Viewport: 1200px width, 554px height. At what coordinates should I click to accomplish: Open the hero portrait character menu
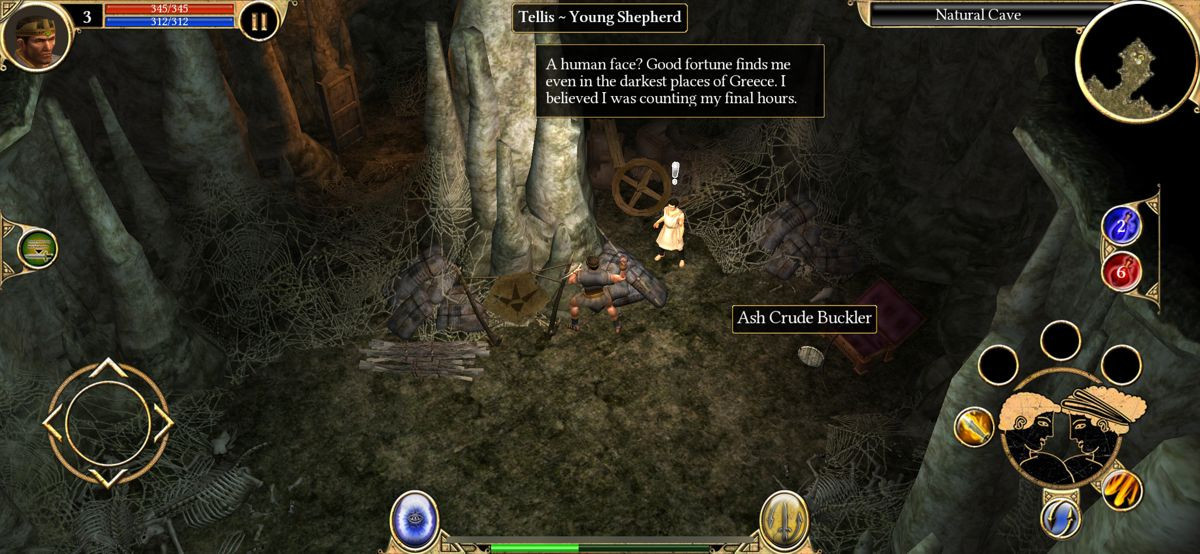(x=36, y=36)
